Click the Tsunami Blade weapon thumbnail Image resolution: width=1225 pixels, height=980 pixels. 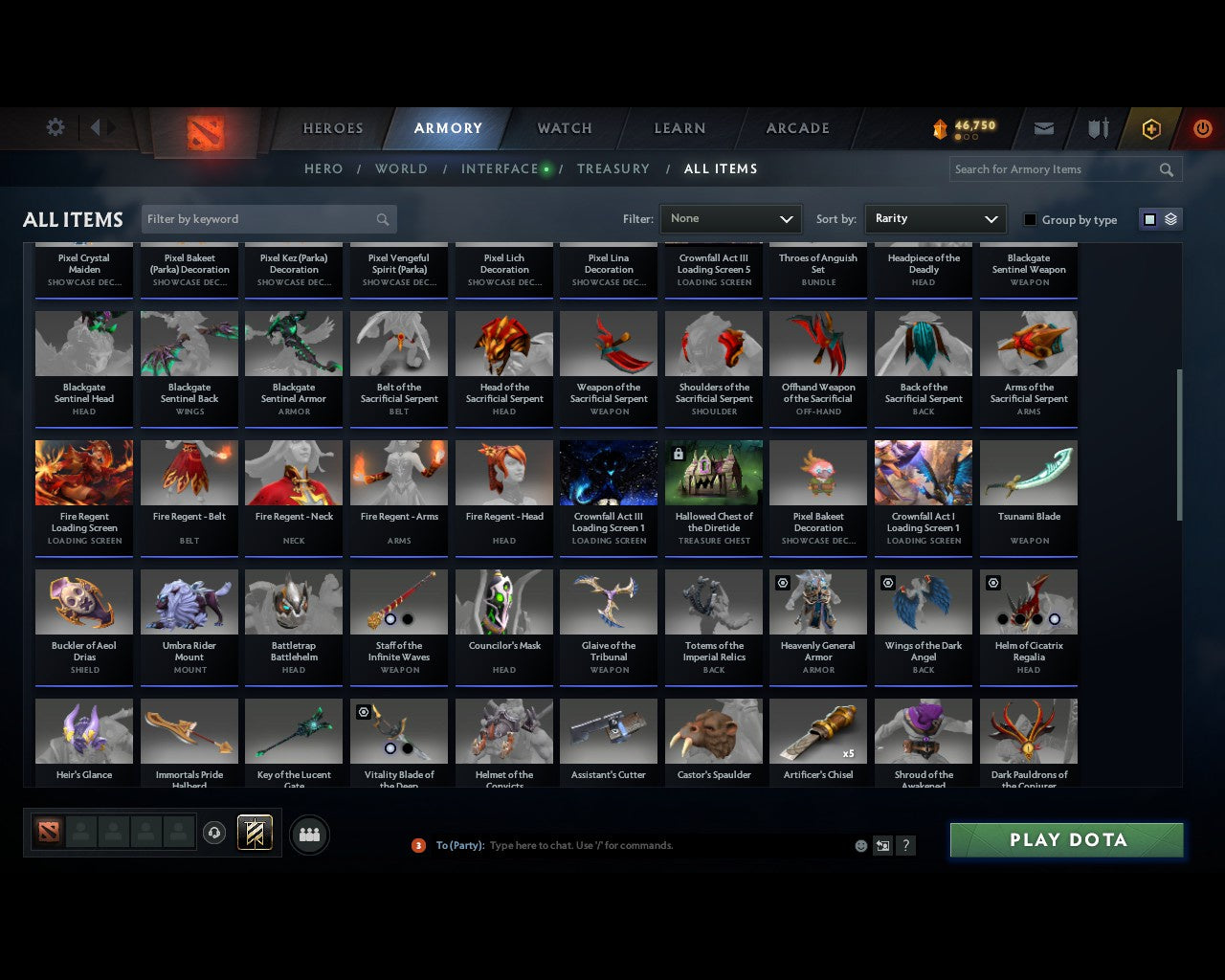[1029, 472]
